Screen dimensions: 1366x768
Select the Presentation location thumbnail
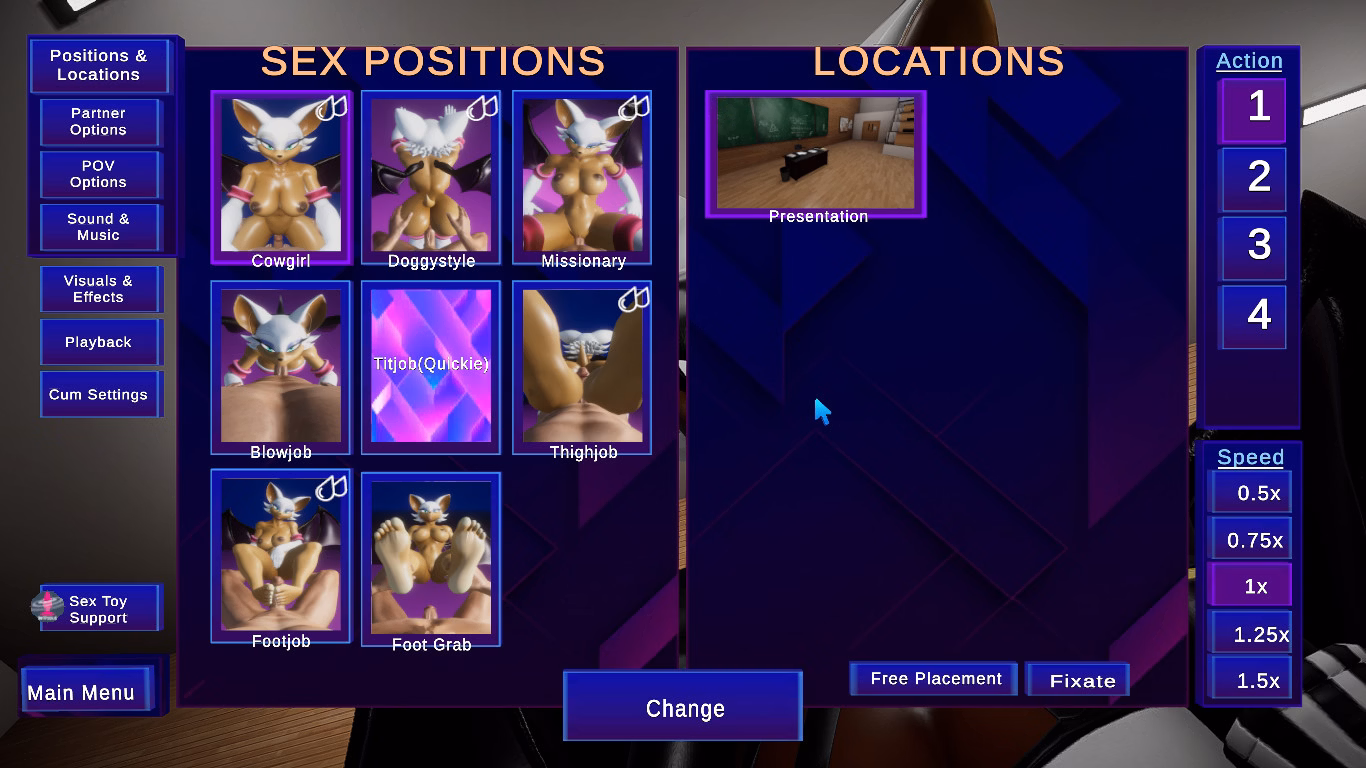coord(816,154)
